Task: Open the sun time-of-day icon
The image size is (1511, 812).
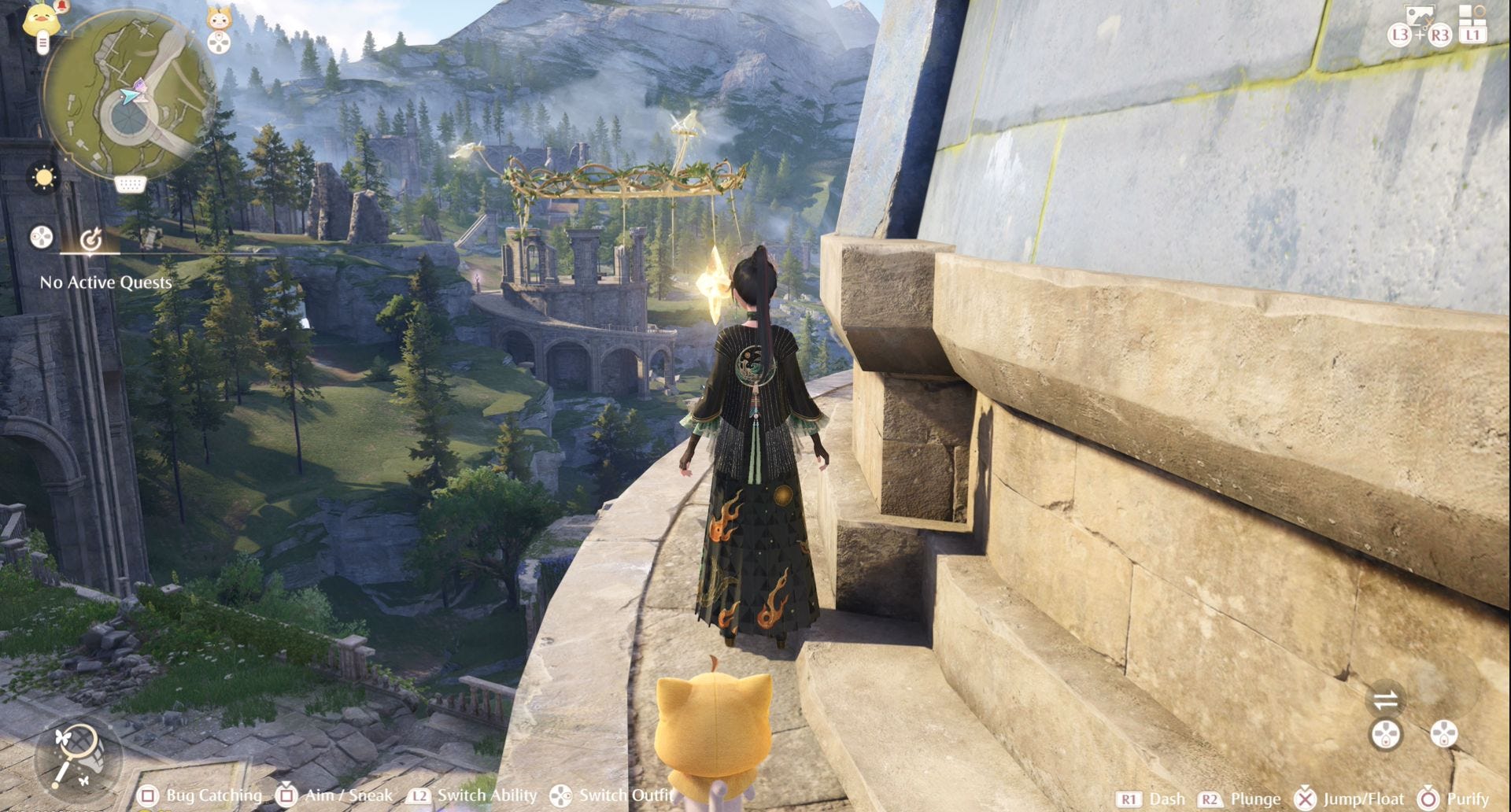Action: tap(43, 178)
